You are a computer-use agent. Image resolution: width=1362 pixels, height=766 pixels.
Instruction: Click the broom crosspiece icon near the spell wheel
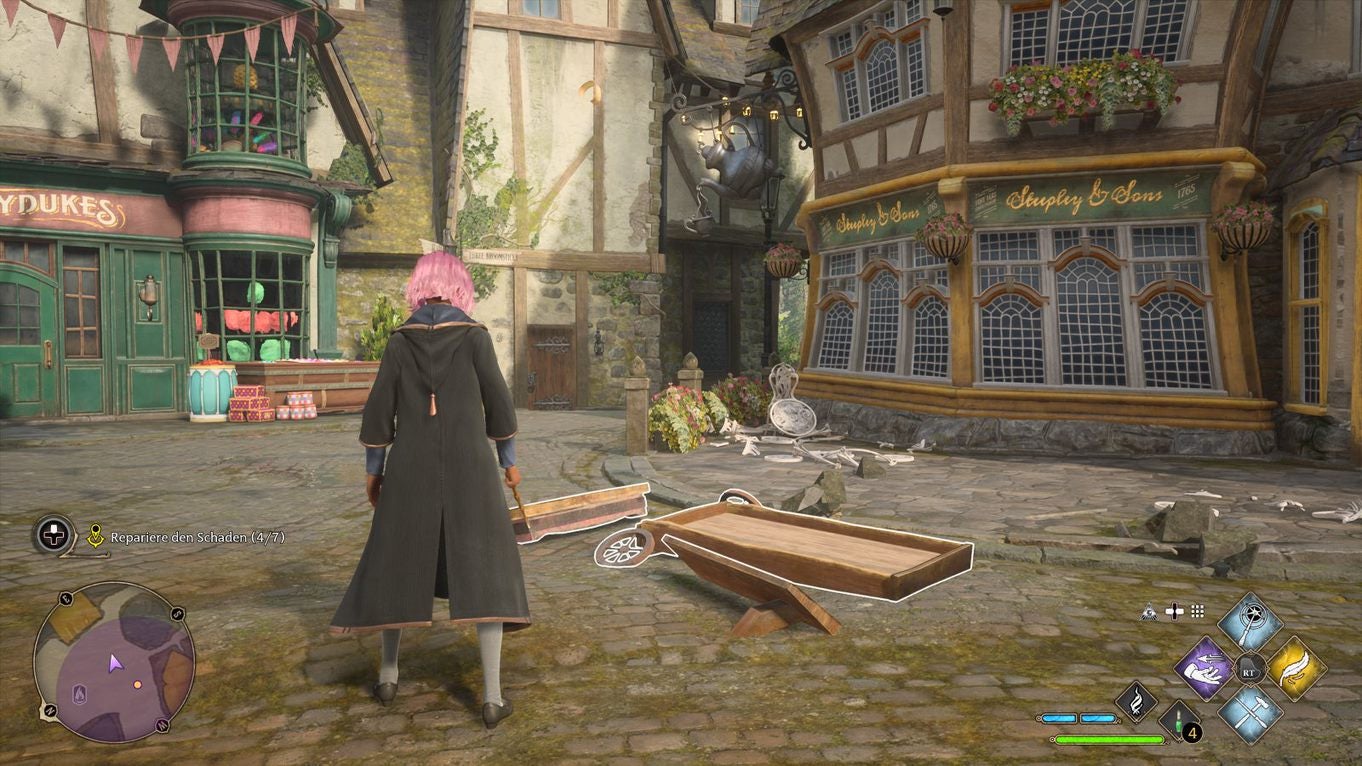(1174, 611)
